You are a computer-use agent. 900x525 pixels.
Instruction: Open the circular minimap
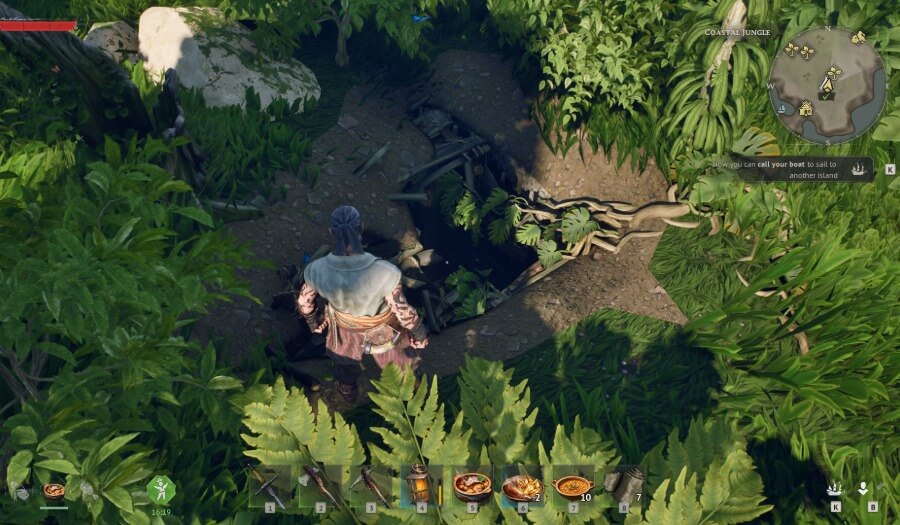pos(826,85)
